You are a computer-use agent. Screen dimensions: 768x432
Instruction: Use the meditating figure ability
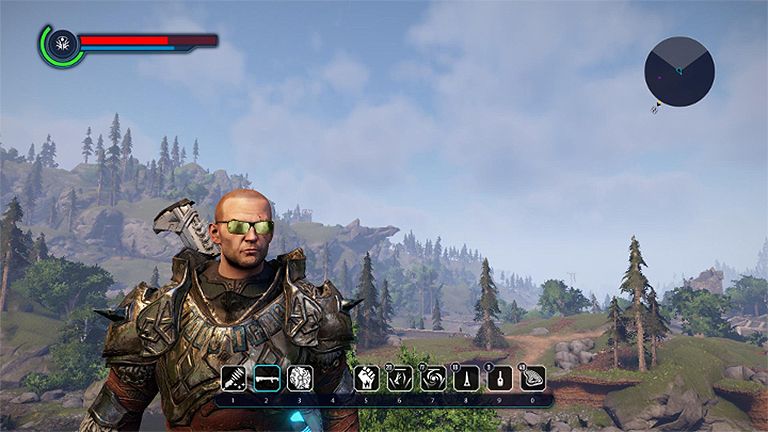click(400, 378)
